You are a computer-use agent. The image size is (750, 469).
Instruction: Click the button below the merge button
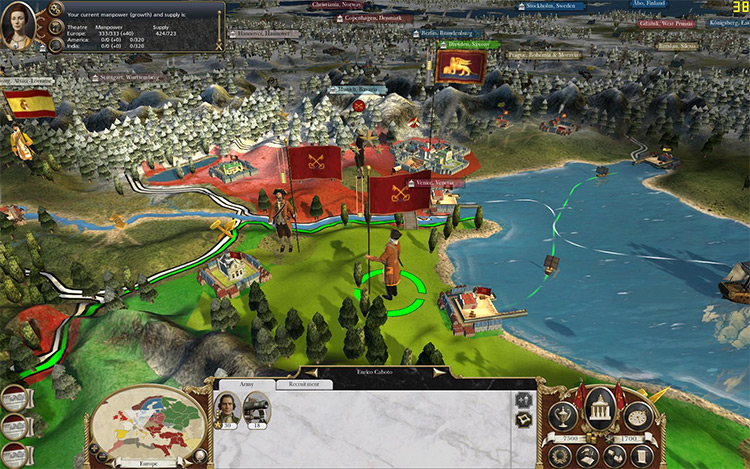coord(522,421)
